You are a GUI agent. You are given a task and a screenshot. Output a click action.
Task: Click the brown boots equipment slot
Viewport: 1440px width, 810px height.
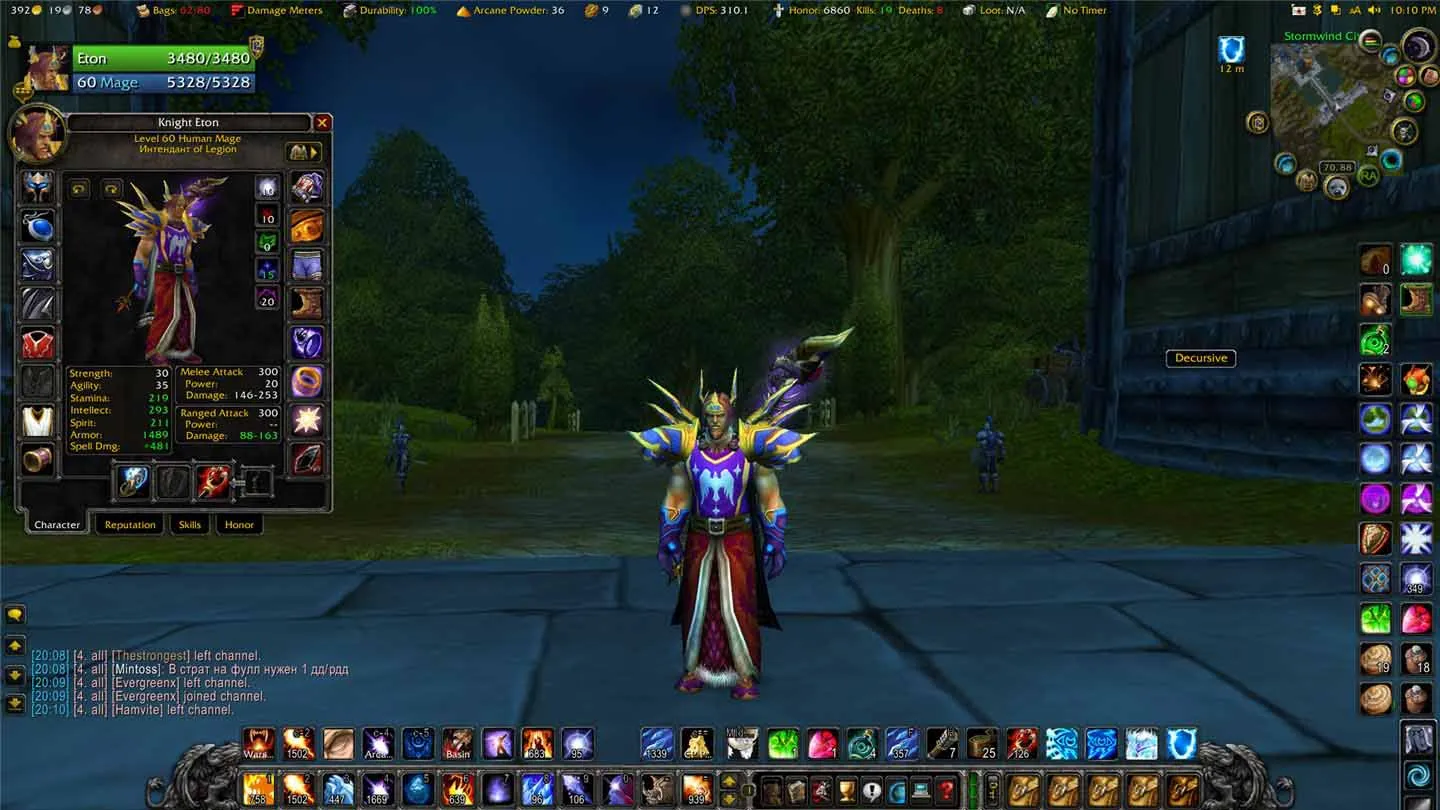(x=307, y=304)
